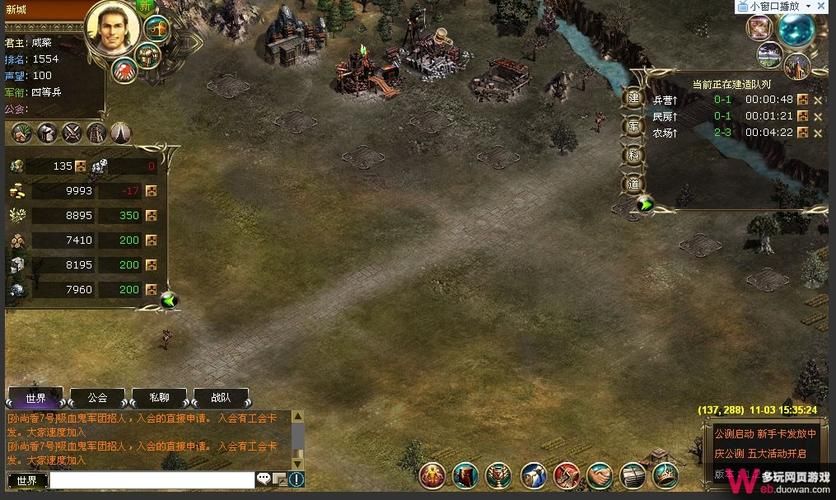Close the 小窗口播放 overlay bar
This screenshot has height=500, width=836.
[825, 6]
